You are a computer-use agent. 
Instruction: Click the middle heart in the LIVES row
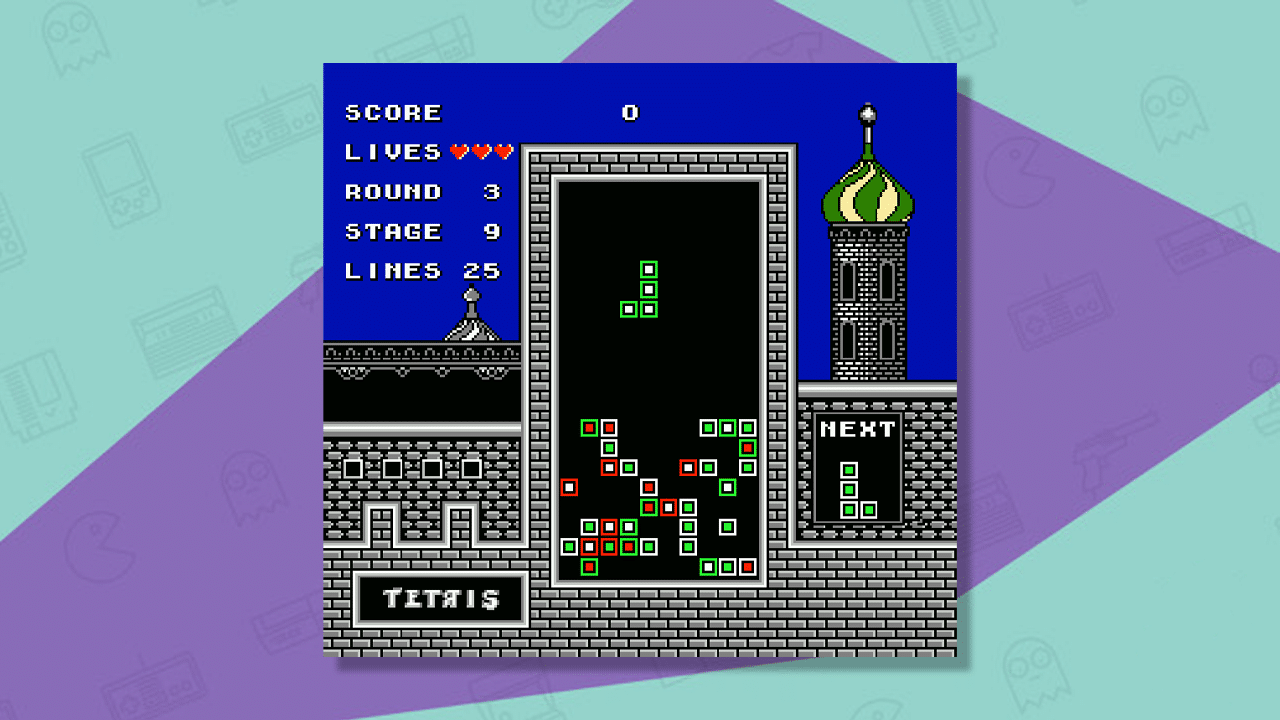(x=479, y=152)
